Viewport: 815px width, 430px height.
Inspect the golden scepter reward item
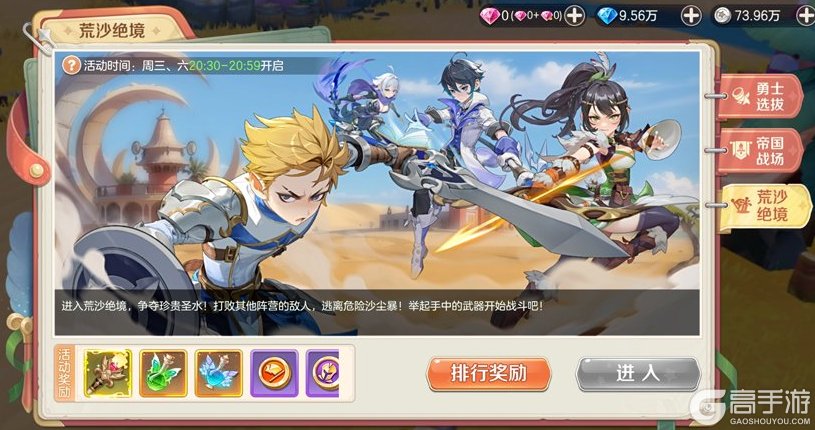pyautogui.click(x=107, y=373)
